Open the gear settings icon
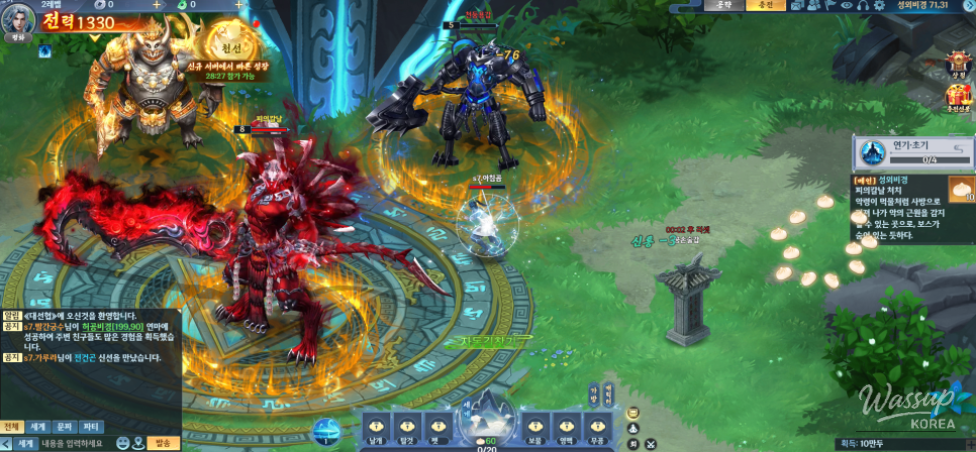976x452 pixels. 877,6
